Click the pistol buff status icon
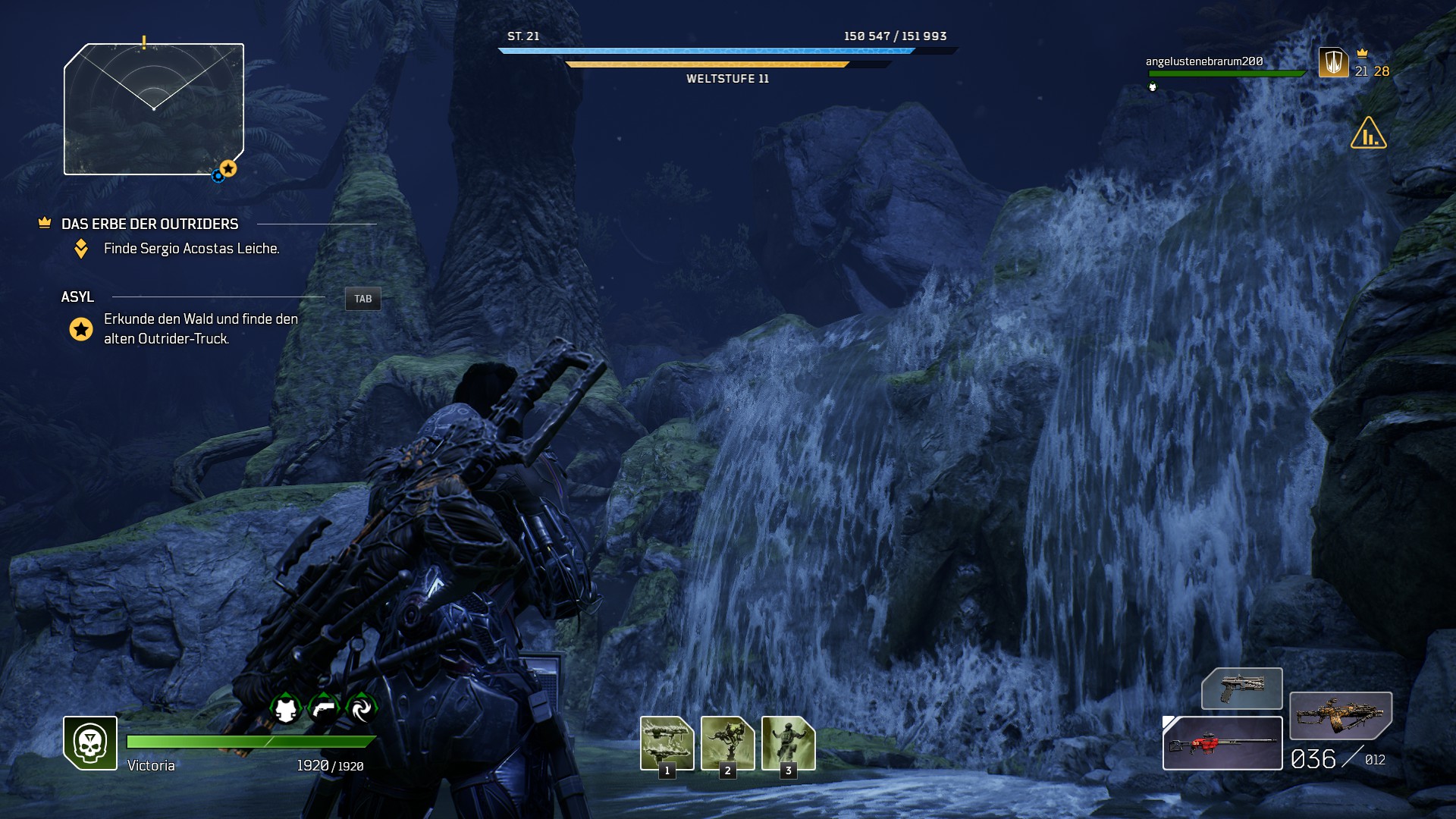 [x=324, y=709]
